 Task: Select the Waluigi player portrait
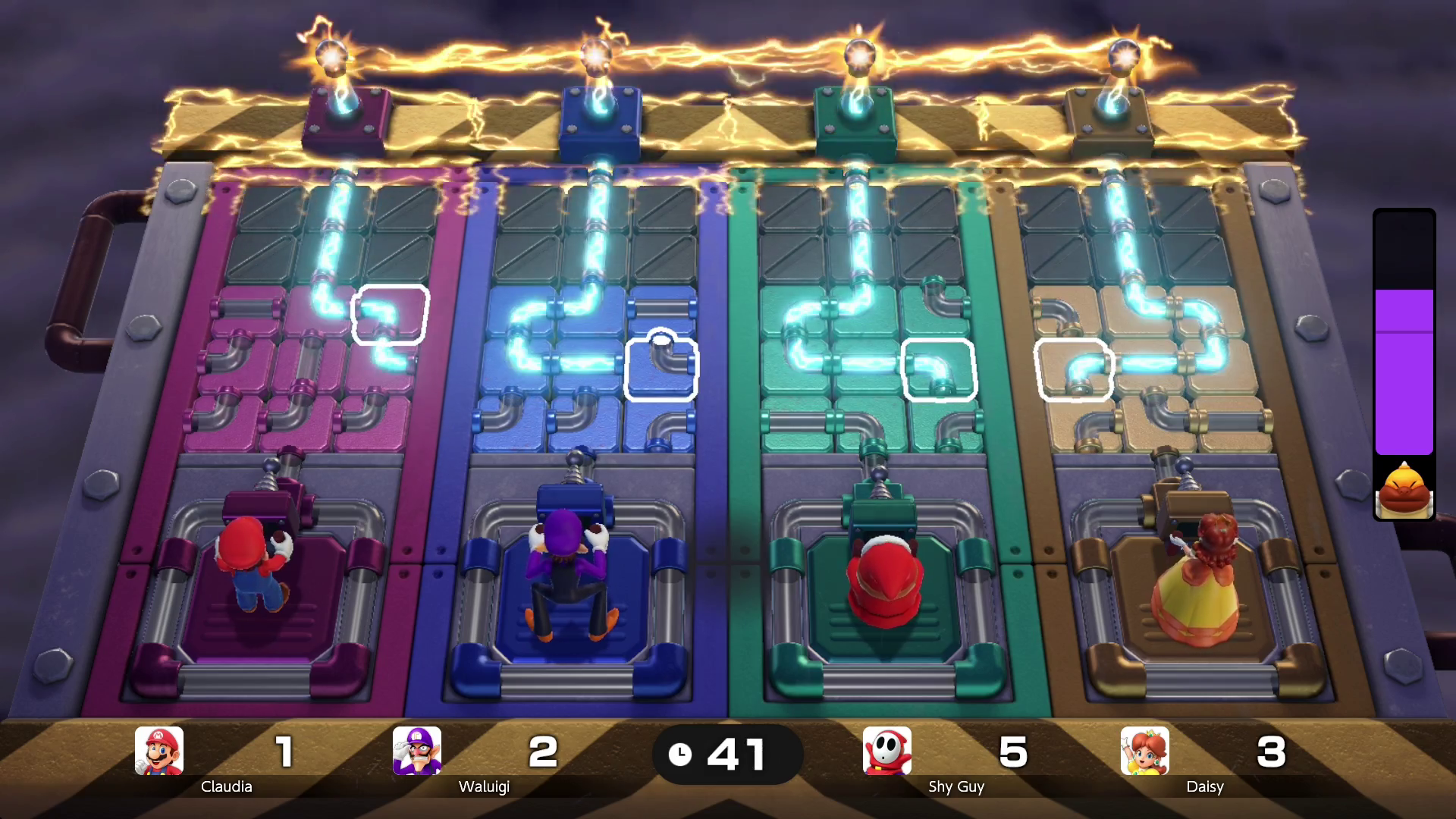click(x=417, y=751)
